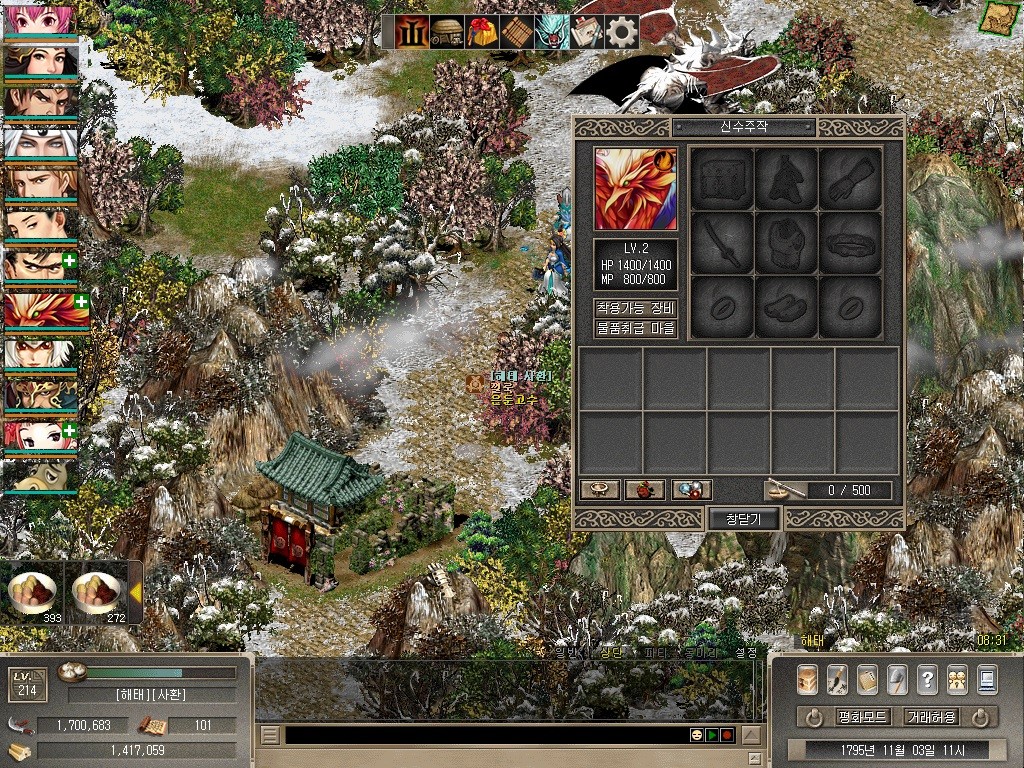Collapse the quick item bar yellow arrow
Screen dimensions: 1024x768
(134, 593)
